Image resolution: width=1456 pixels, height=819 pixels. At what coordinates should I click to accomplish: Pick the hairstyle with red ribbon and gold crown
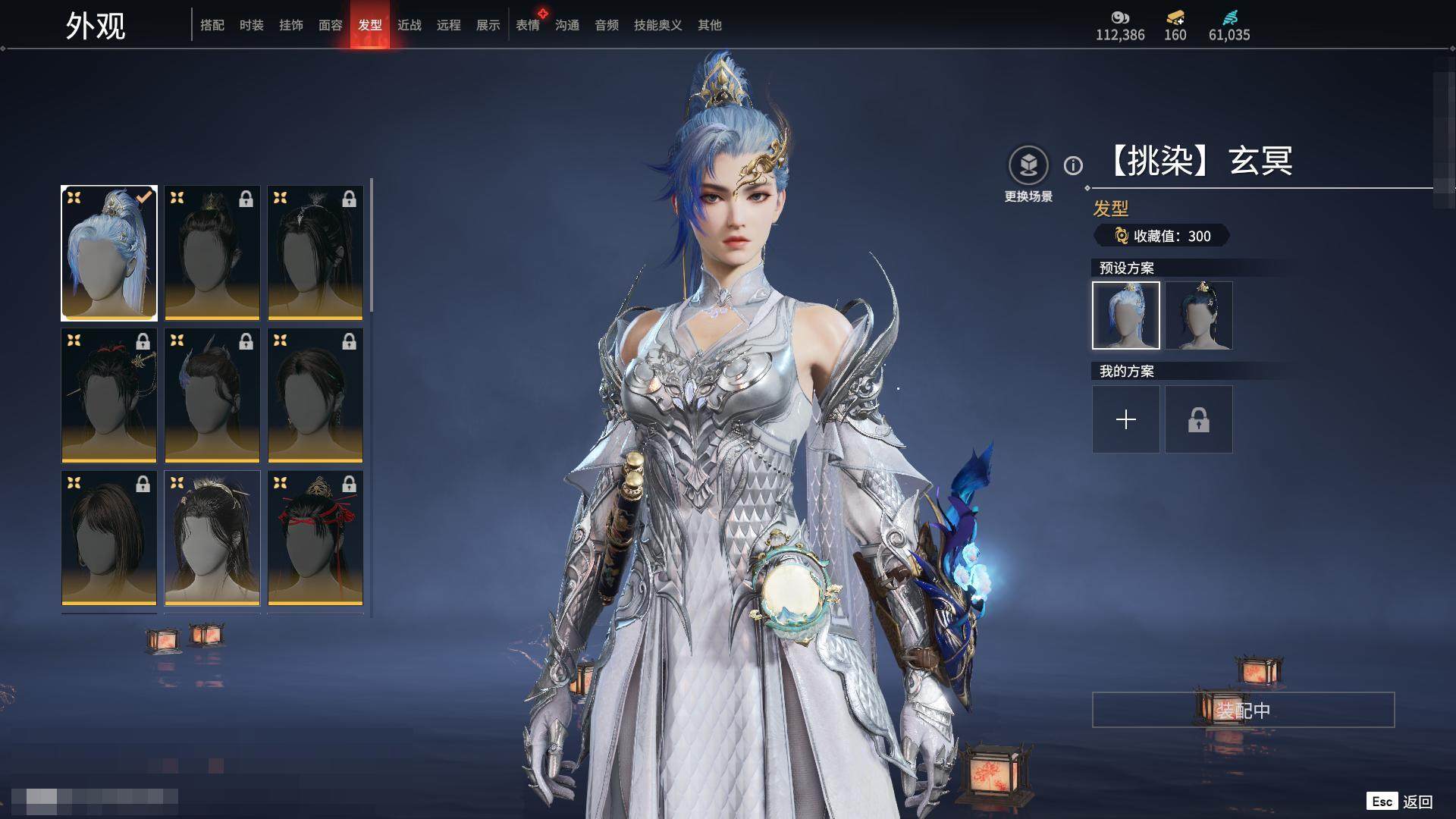click(x=315, y=538)
